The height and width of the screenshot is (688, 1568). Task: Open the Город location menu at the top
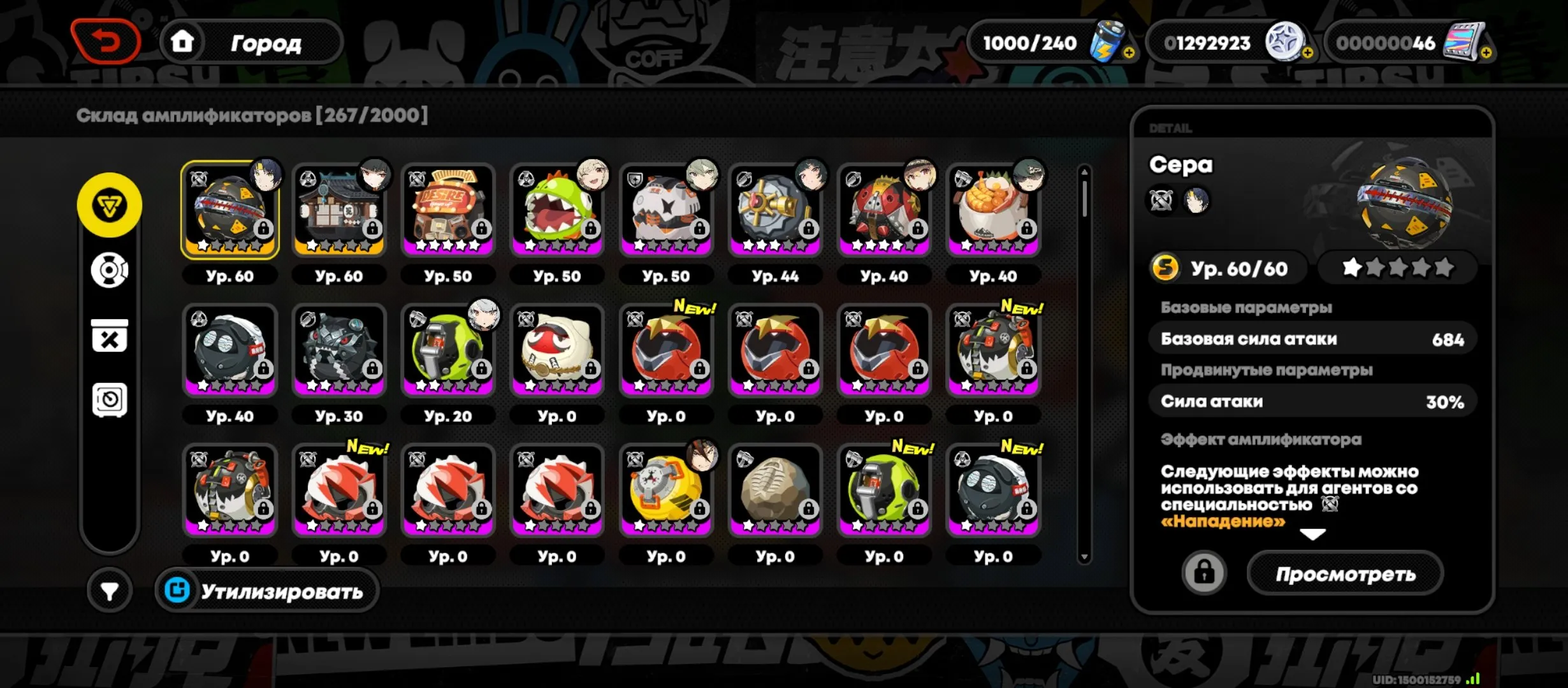click(x=268, y=43)
